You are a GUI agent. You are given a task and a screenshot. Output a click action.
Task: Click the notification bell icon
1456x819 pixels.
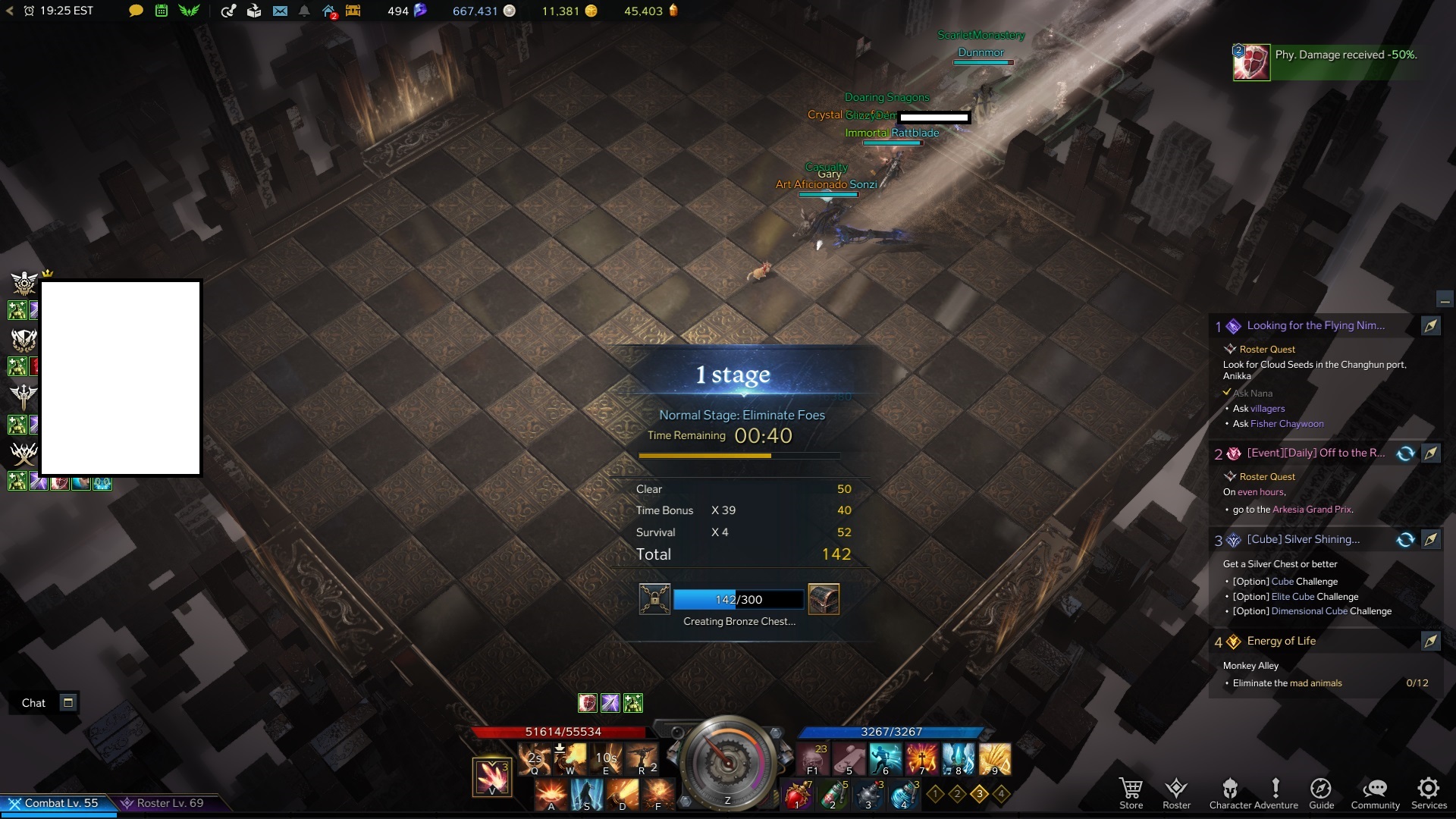304,11
